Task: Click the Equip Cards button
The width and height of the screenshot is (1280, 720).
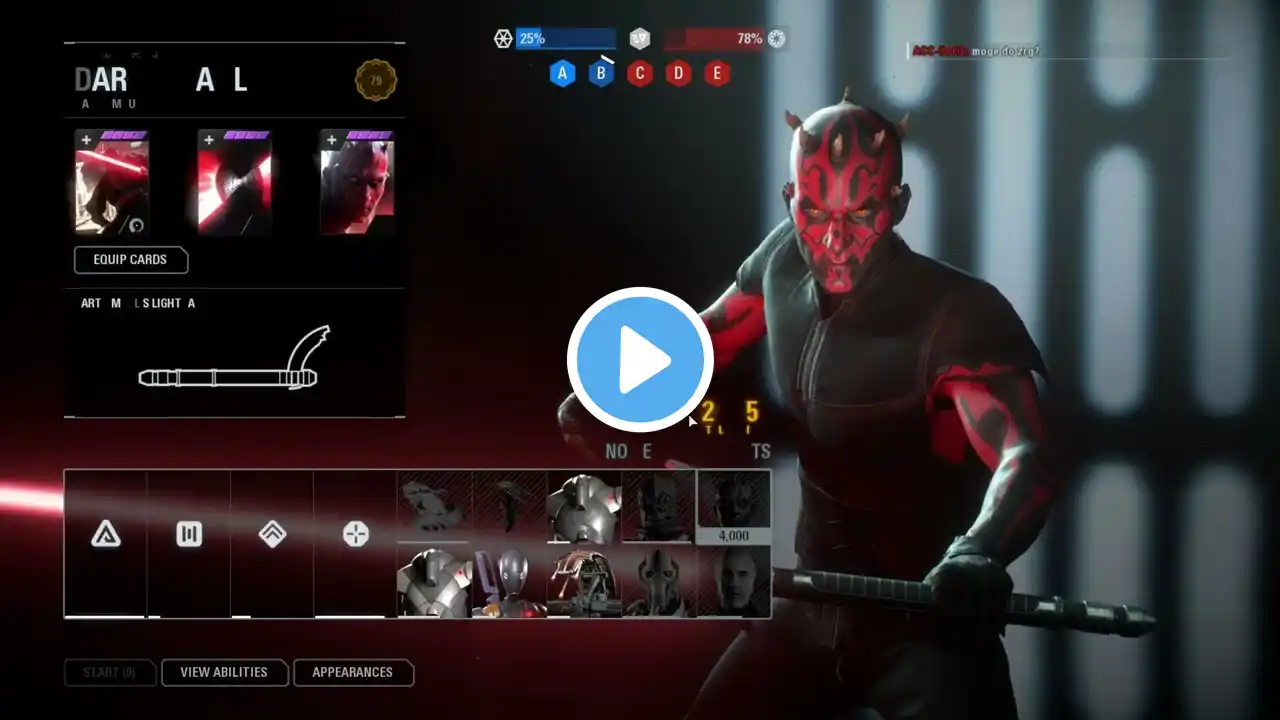Action: [x=131, y=260]
